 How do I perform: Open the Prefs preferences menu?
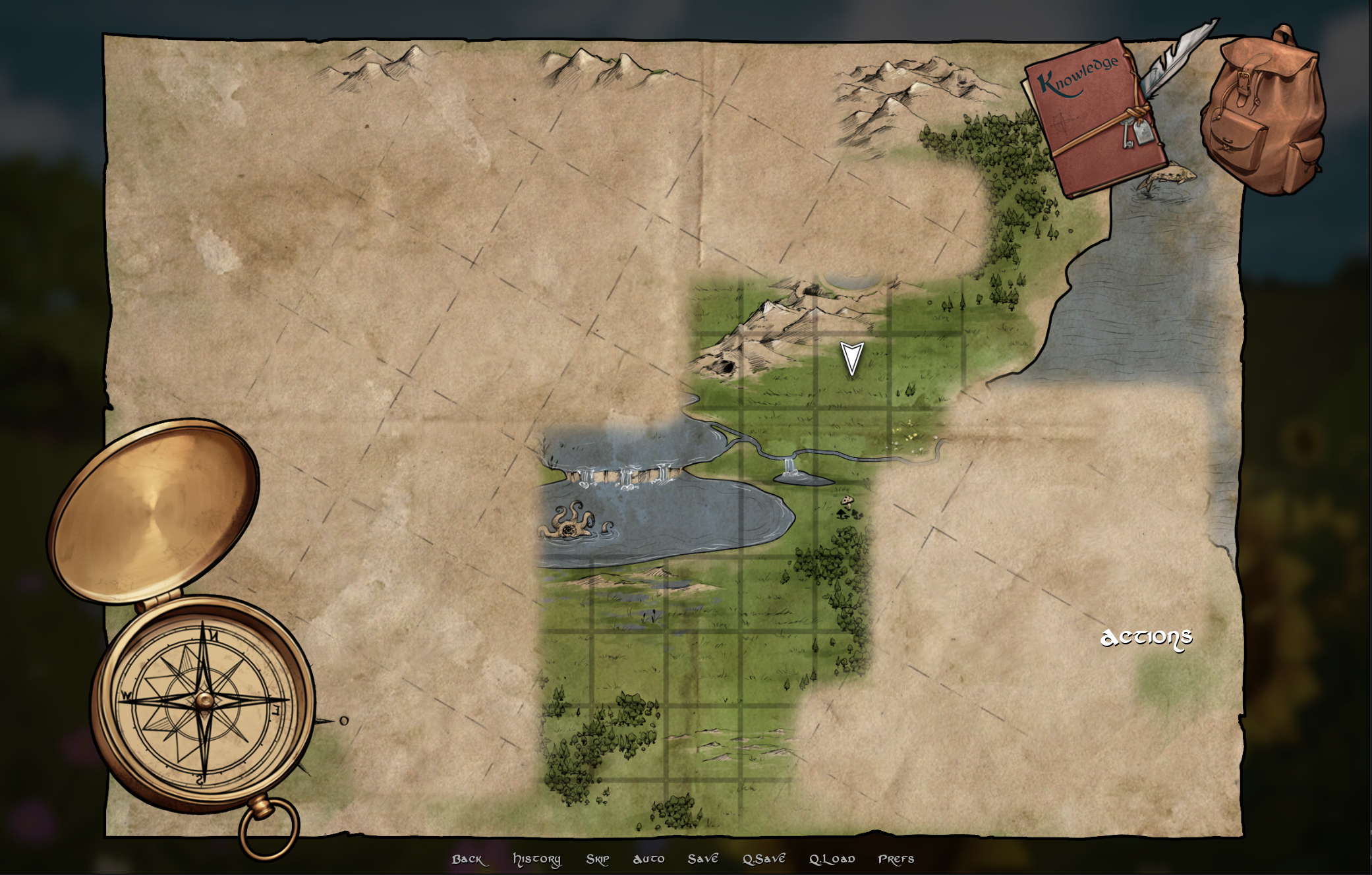pyautogui.click(x=896, y=859)
